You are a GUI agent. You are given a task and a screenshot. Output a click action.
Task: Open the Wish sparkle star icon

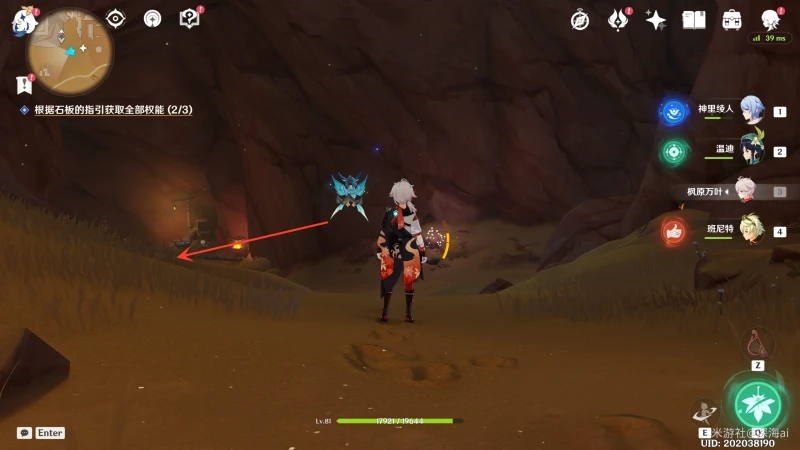656,20
